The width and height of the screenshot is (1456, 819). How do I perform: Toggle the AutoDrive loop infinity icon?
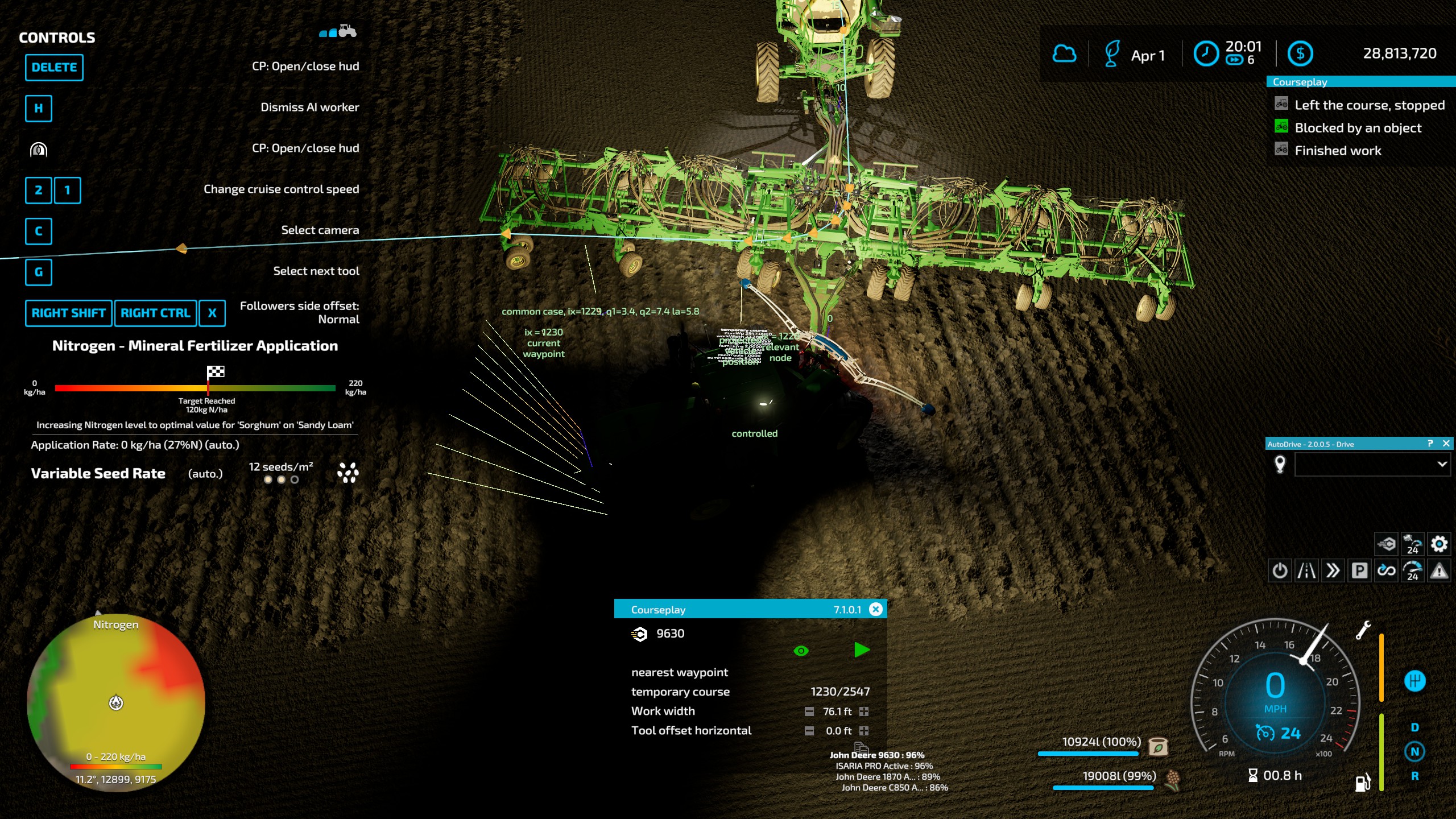1386,570
